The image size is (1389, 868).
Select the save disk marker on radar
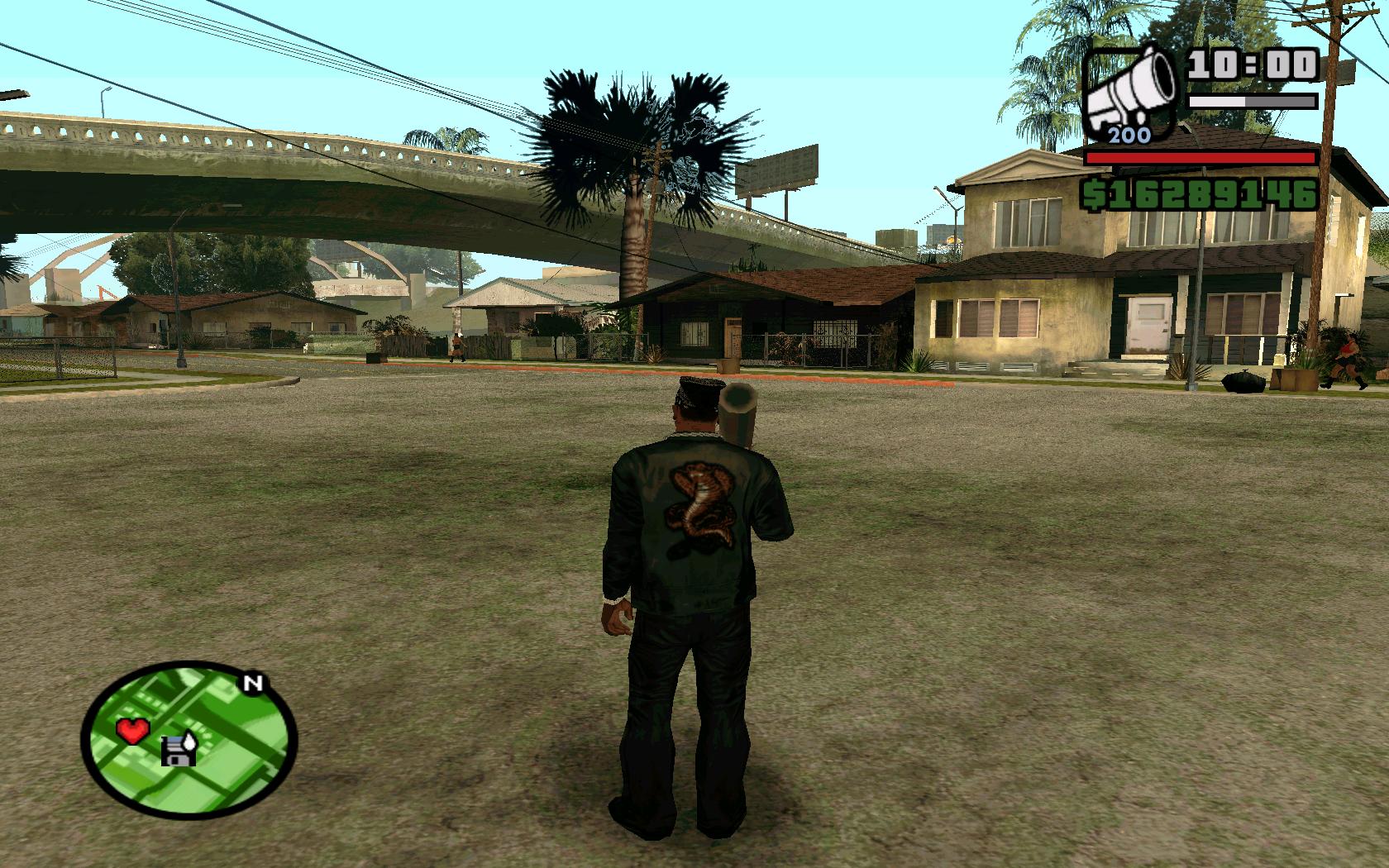tap(179, 749)
